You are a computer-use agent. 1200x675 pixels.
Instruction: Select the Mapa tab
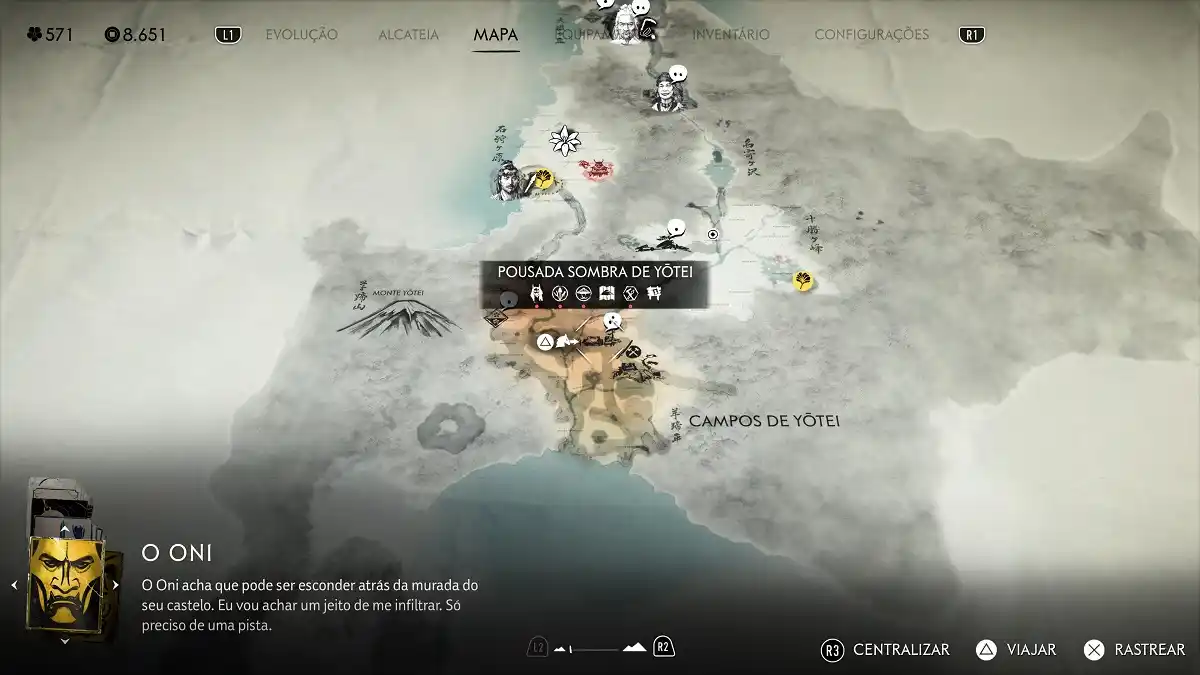(x=495, y=35)
